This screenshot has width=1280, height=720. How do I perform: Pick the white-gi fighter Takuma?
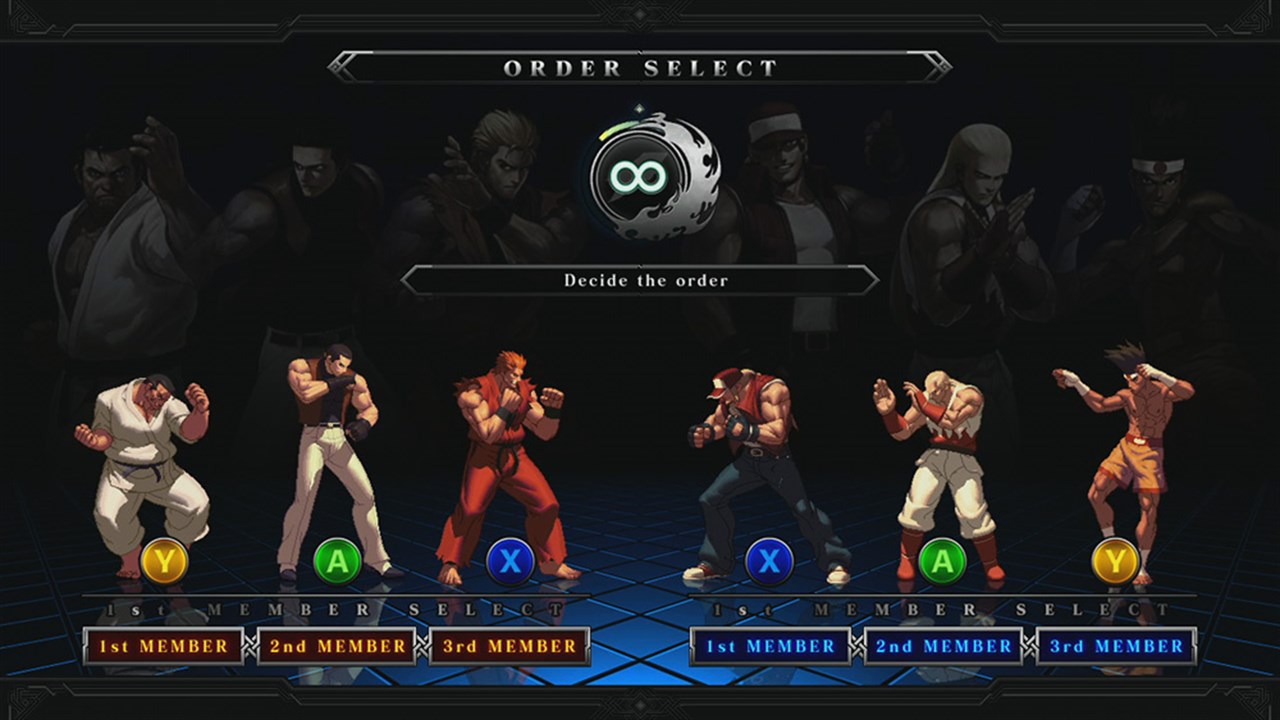pos(147,470)
